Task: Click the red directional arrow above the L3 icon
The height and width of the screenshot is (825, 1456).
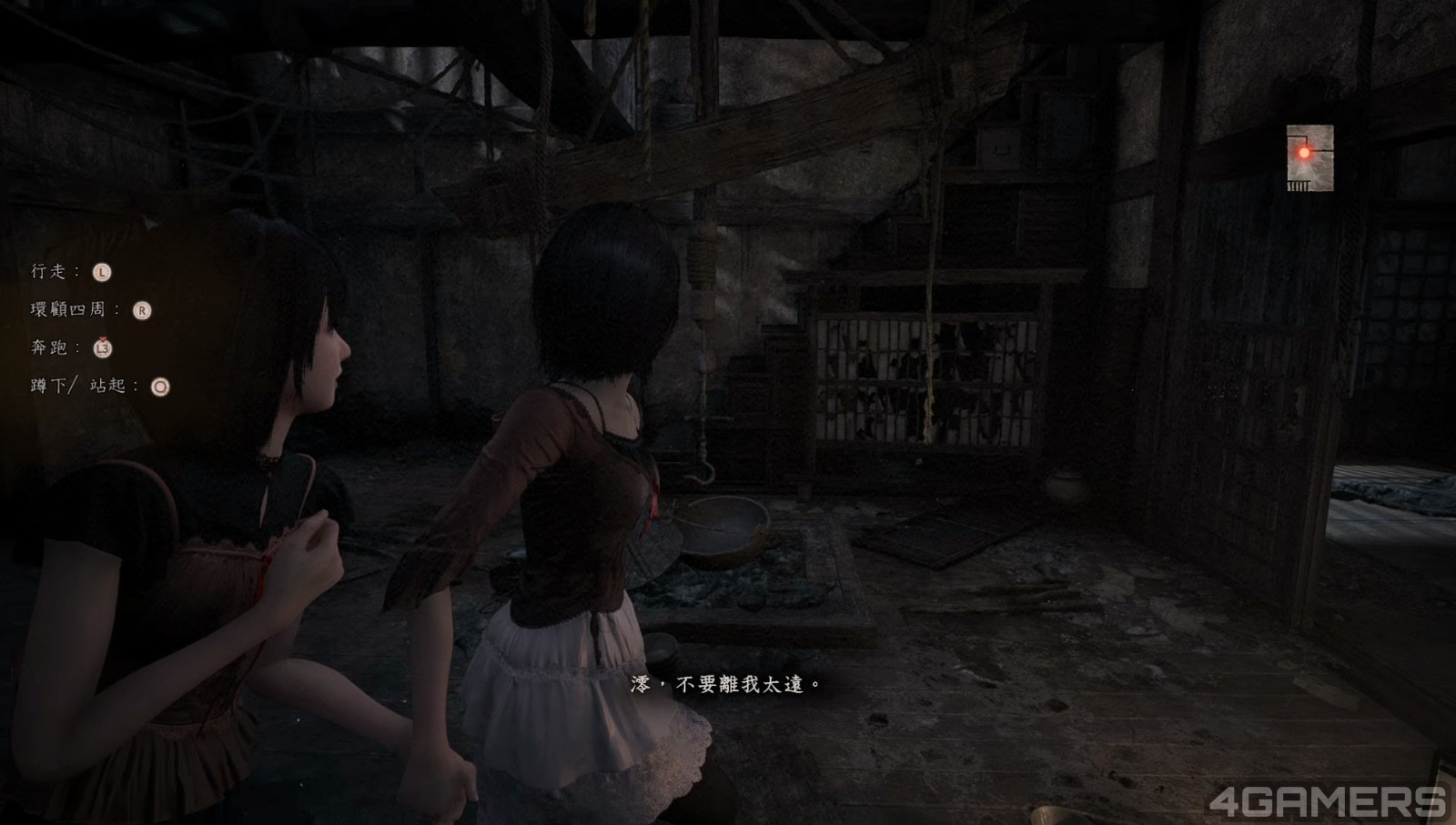Action: [x=103, y=338]
